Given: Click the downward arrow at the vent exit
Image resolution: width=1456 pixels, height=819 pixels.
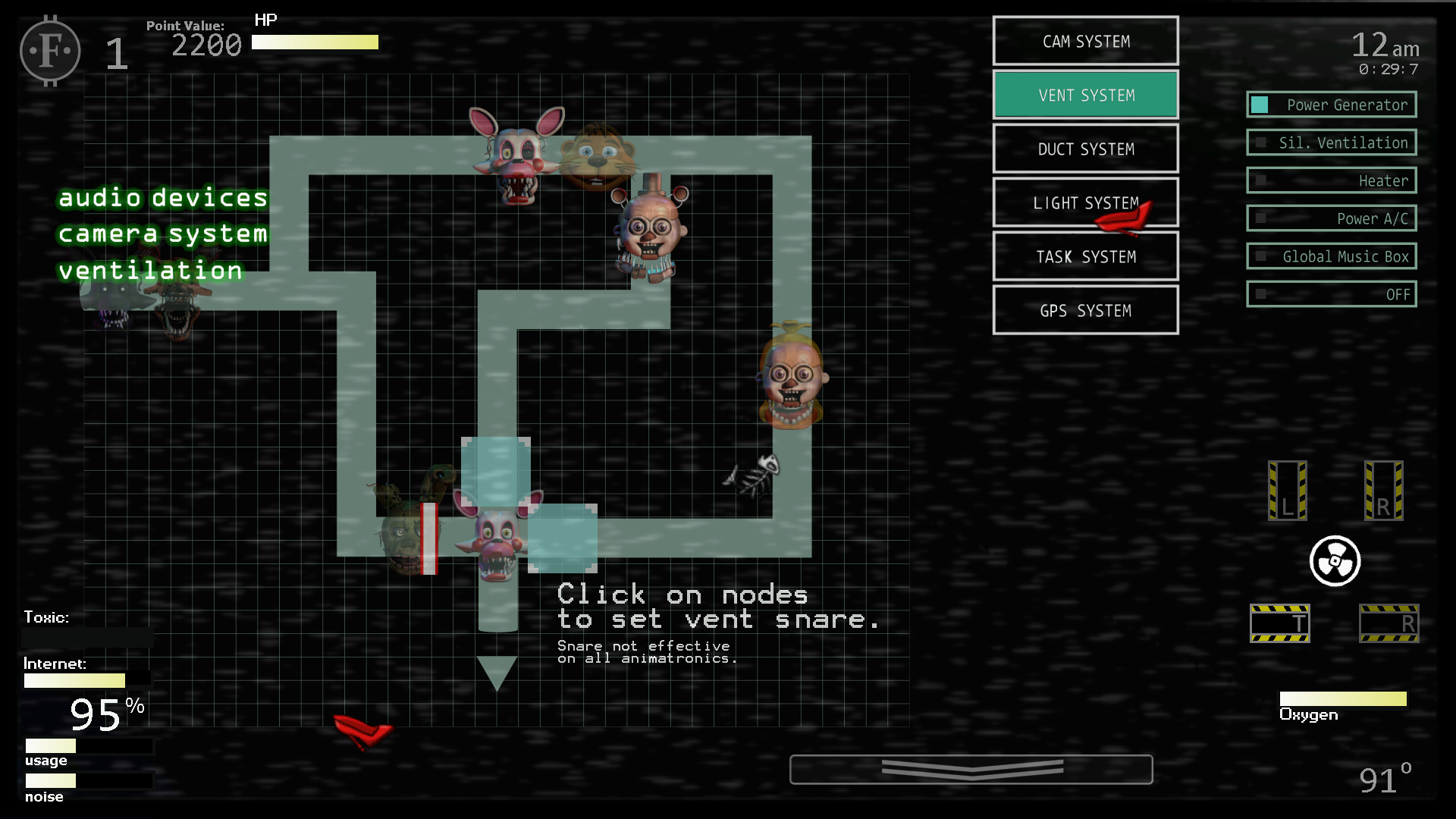Looking at the screenshot, I should [x=497, y=671].
